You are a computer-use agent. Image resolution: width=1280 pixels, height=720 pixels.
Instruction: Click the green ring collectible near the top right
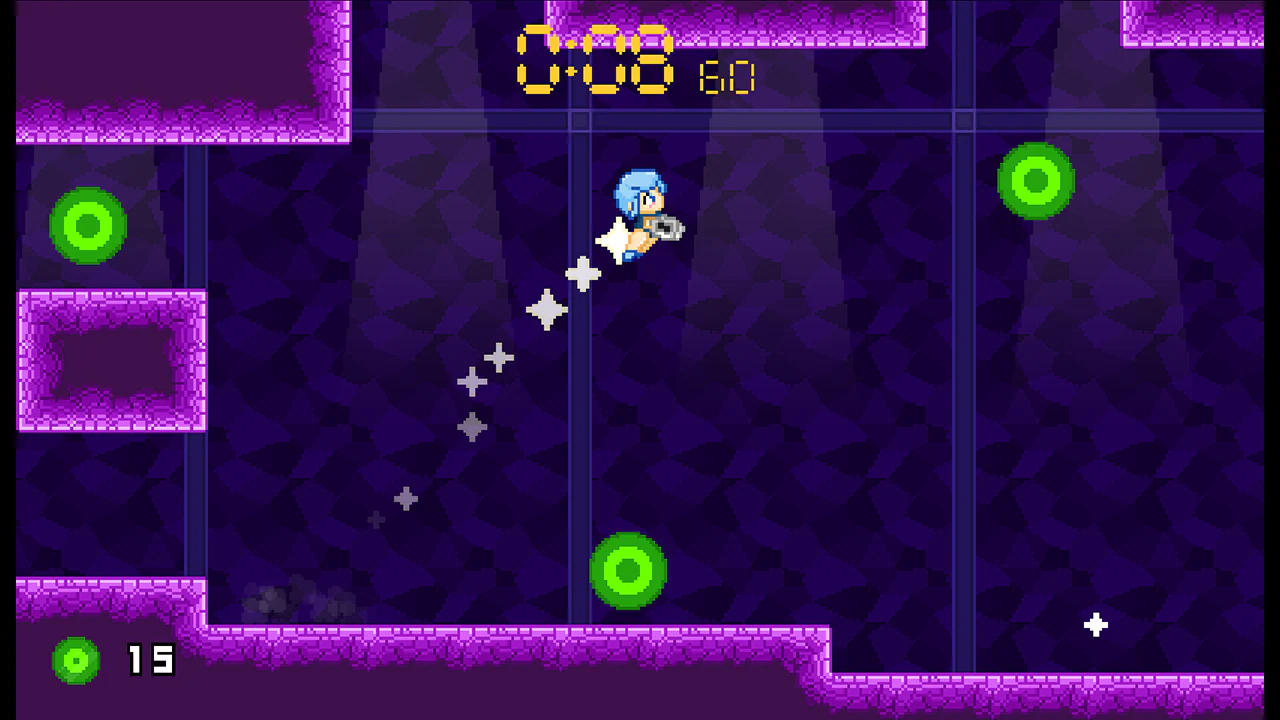coord(1036,181)
